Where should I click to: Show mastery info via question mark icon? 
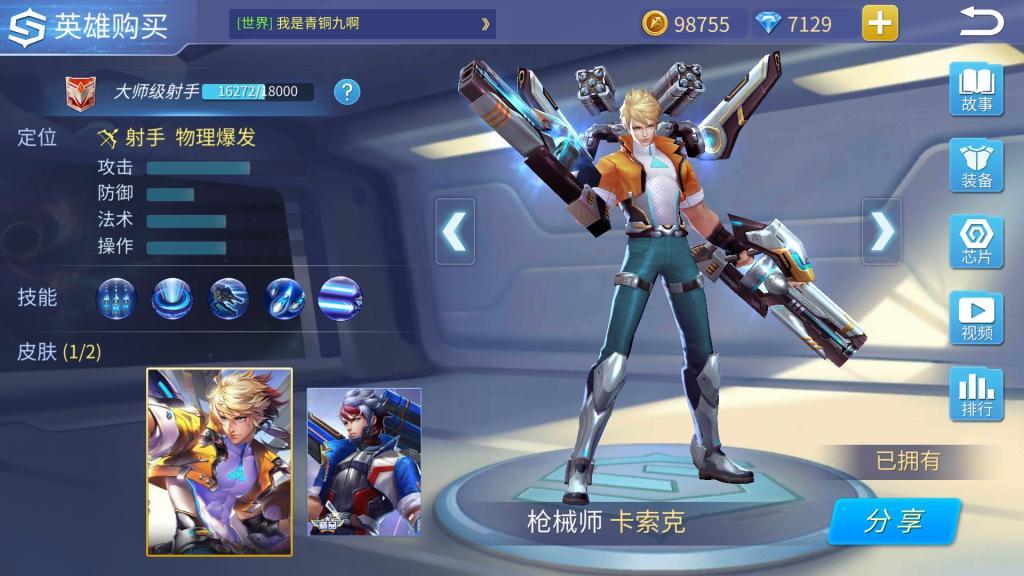point(346,92)
